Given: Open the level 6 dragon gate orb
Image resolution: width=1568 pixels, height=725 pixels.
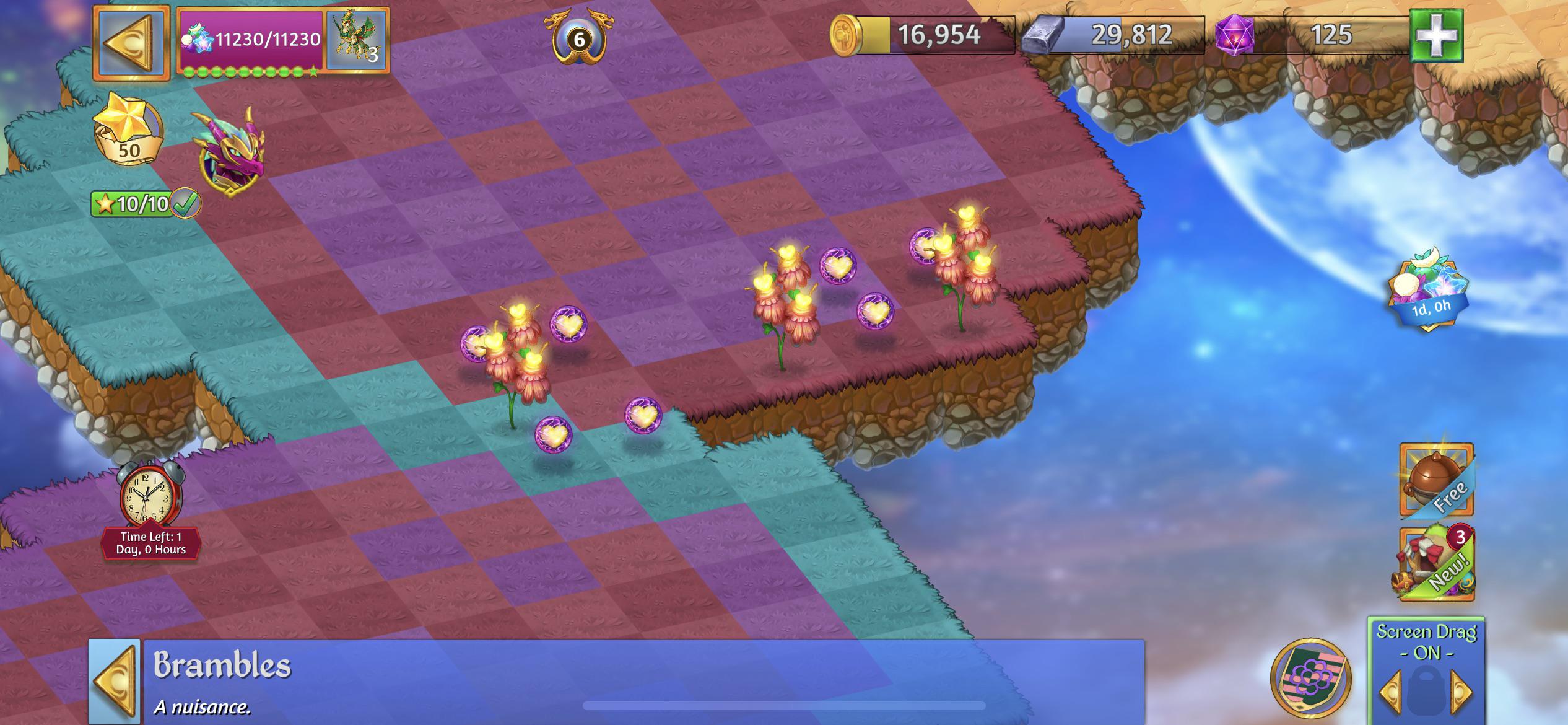Looking at the screenshot, I should 579,38.
